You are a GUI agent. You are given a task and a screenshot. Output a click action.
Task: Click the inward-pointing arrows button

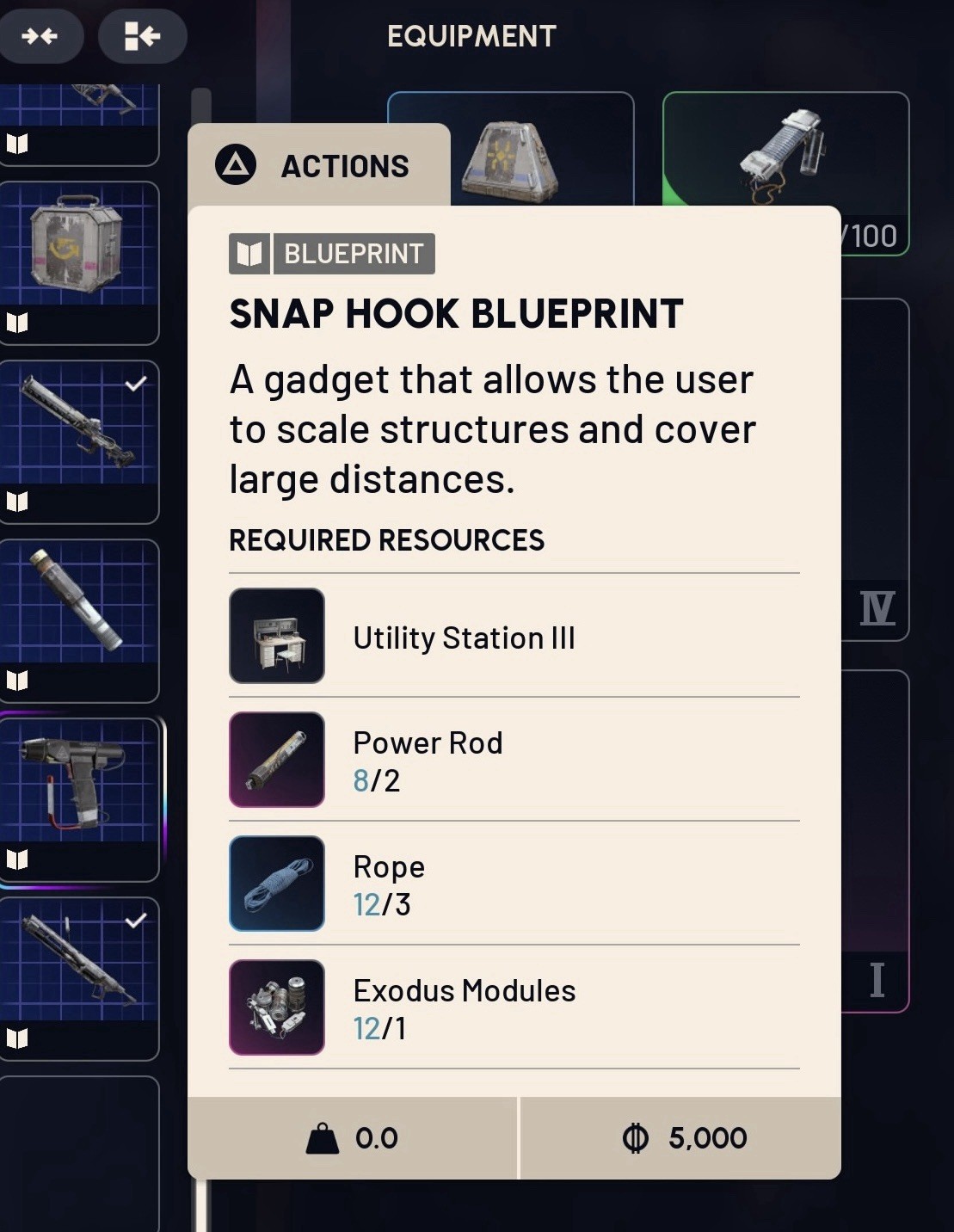[x=40, y=36]
